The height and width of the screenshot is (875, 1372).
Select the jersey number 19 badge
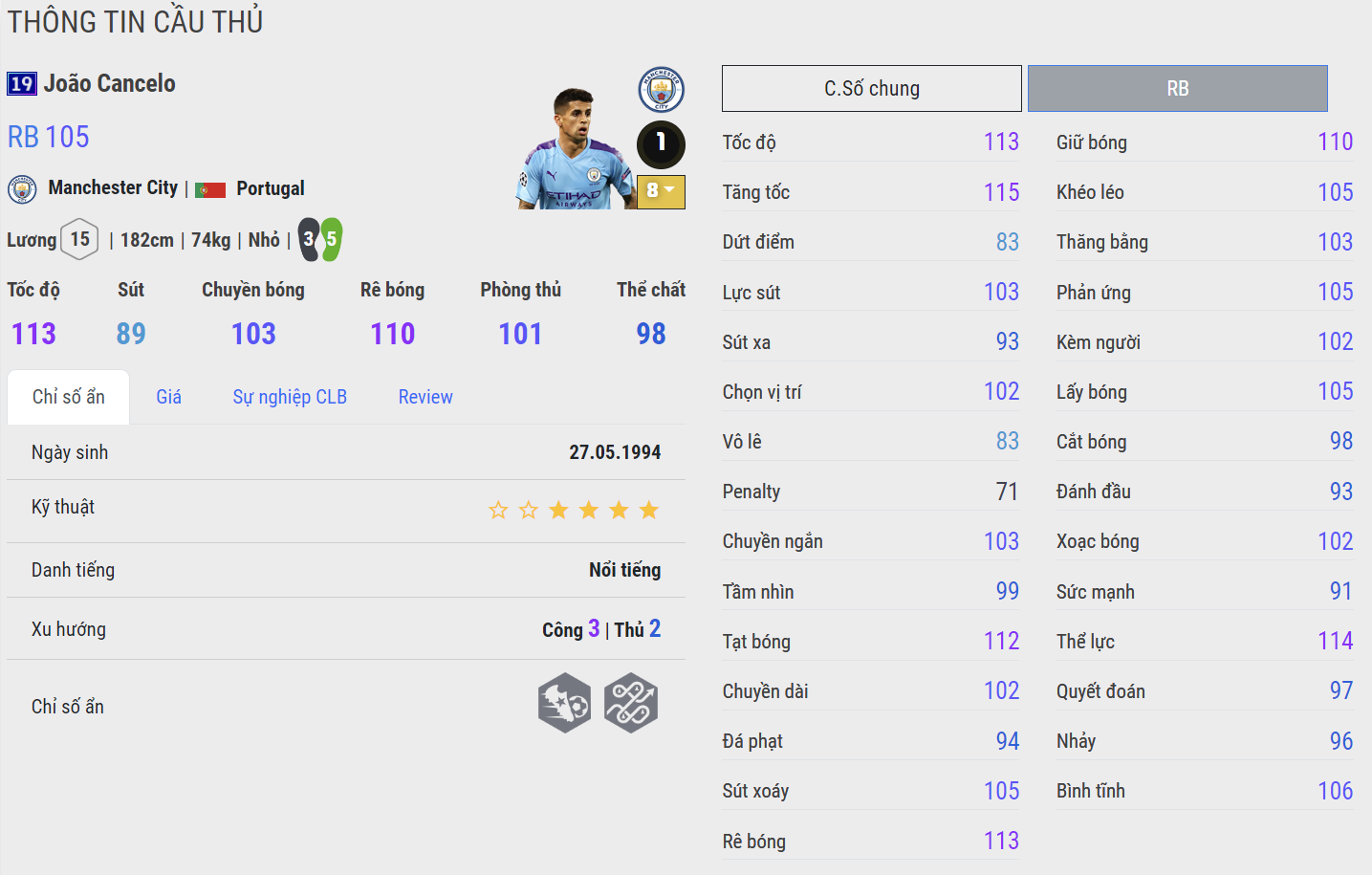pos(21,83)
